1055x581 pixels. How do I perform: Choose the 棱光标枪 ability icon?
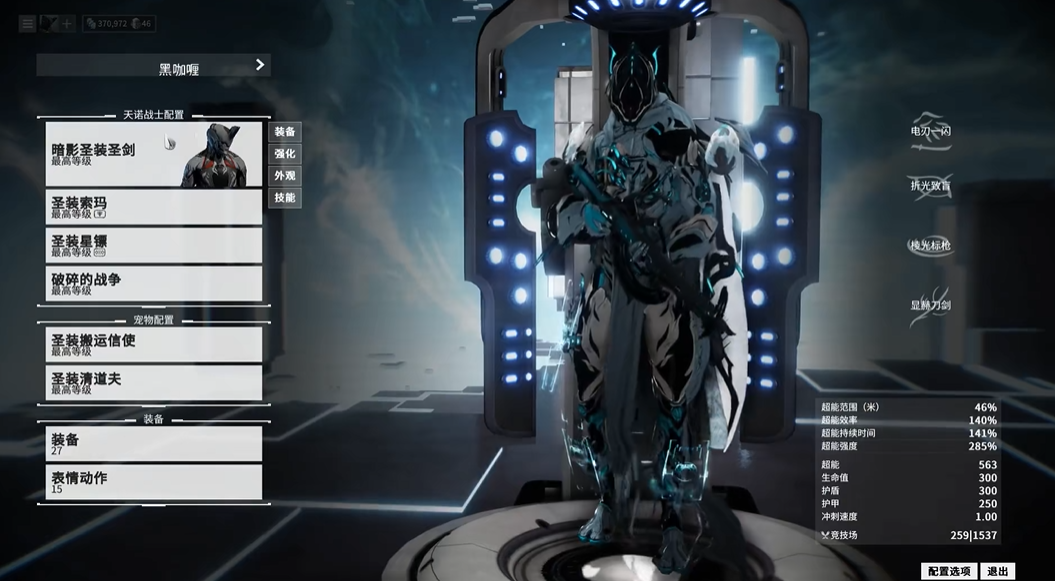(x=930, y=245)
